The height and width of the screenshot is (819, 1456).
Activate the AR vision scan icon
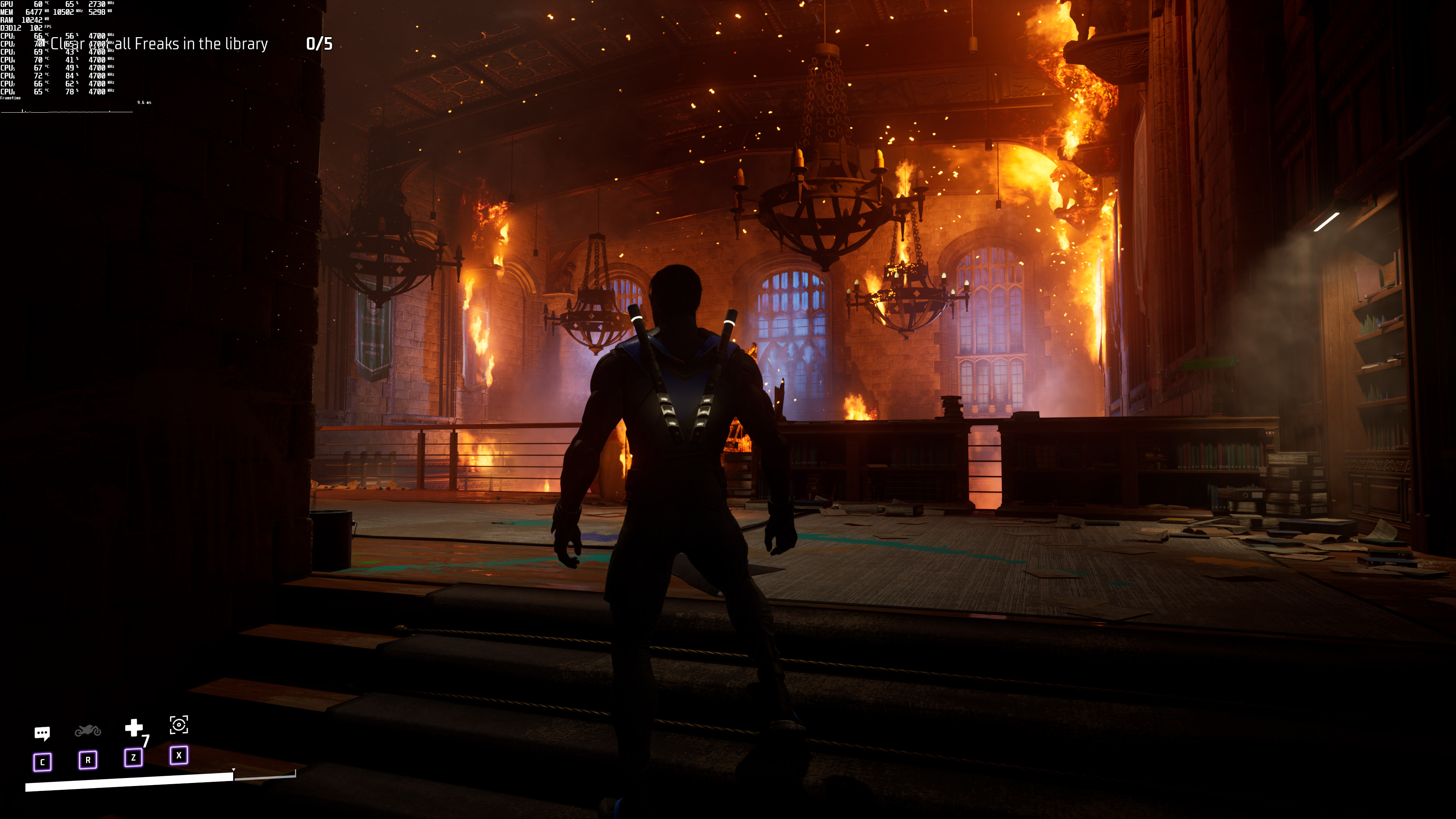point(179,725)
